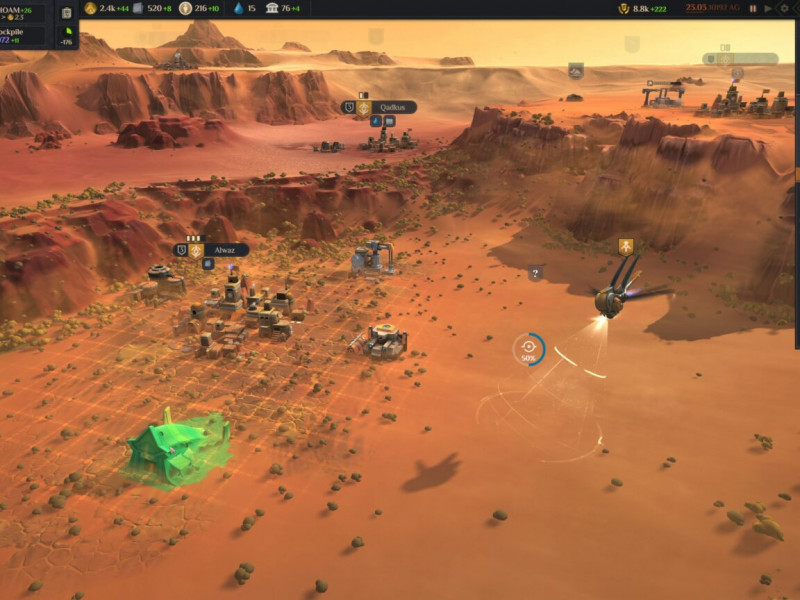Click the plascrete block resource icon

tap(138, 8)
